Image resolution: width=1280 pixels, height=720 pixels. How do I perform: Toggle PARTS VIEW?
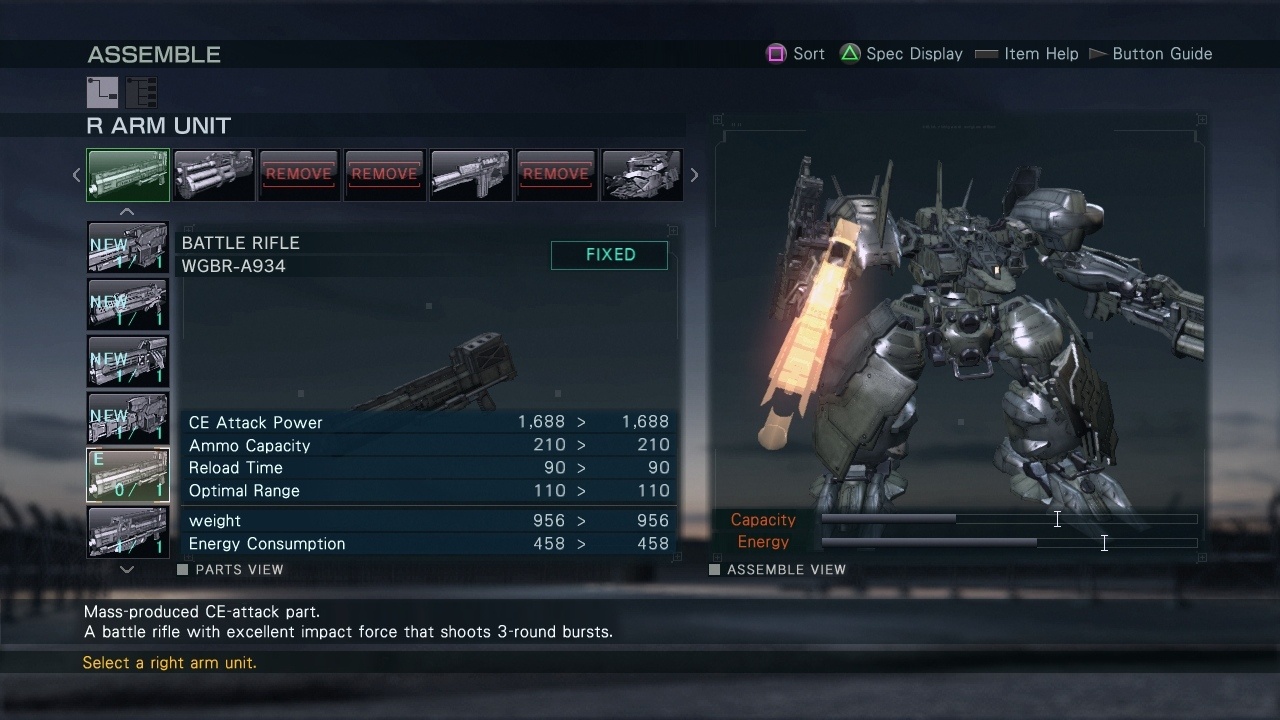point(231,570)
